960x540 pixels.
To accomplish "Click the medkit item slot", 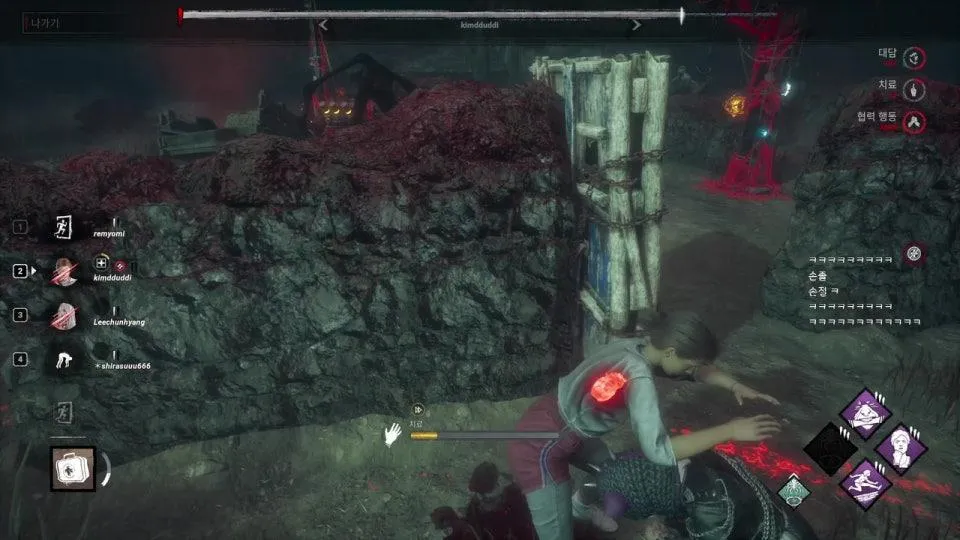I will (73, 469).
